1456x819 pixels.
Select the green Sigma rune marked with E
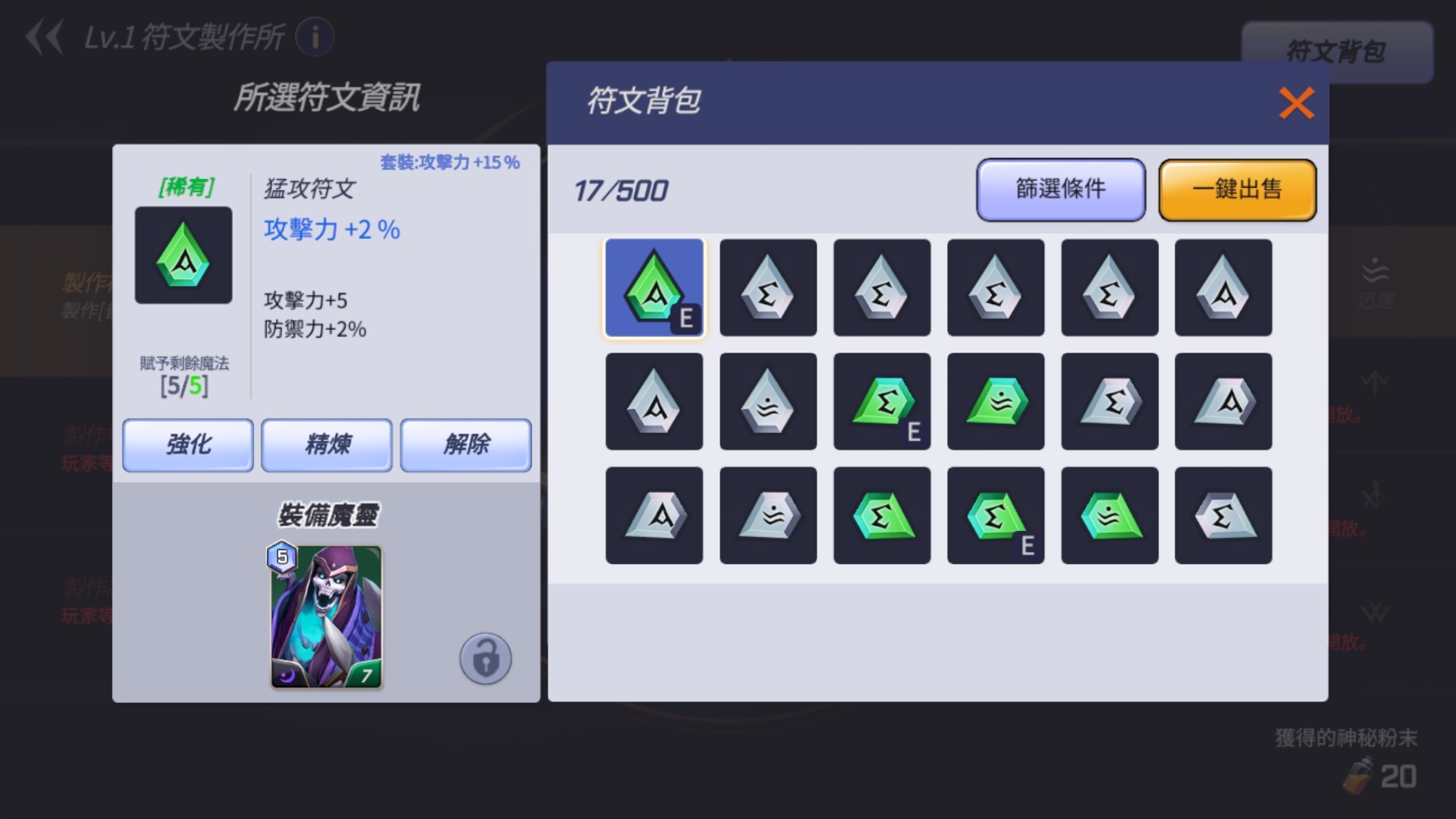882,402
